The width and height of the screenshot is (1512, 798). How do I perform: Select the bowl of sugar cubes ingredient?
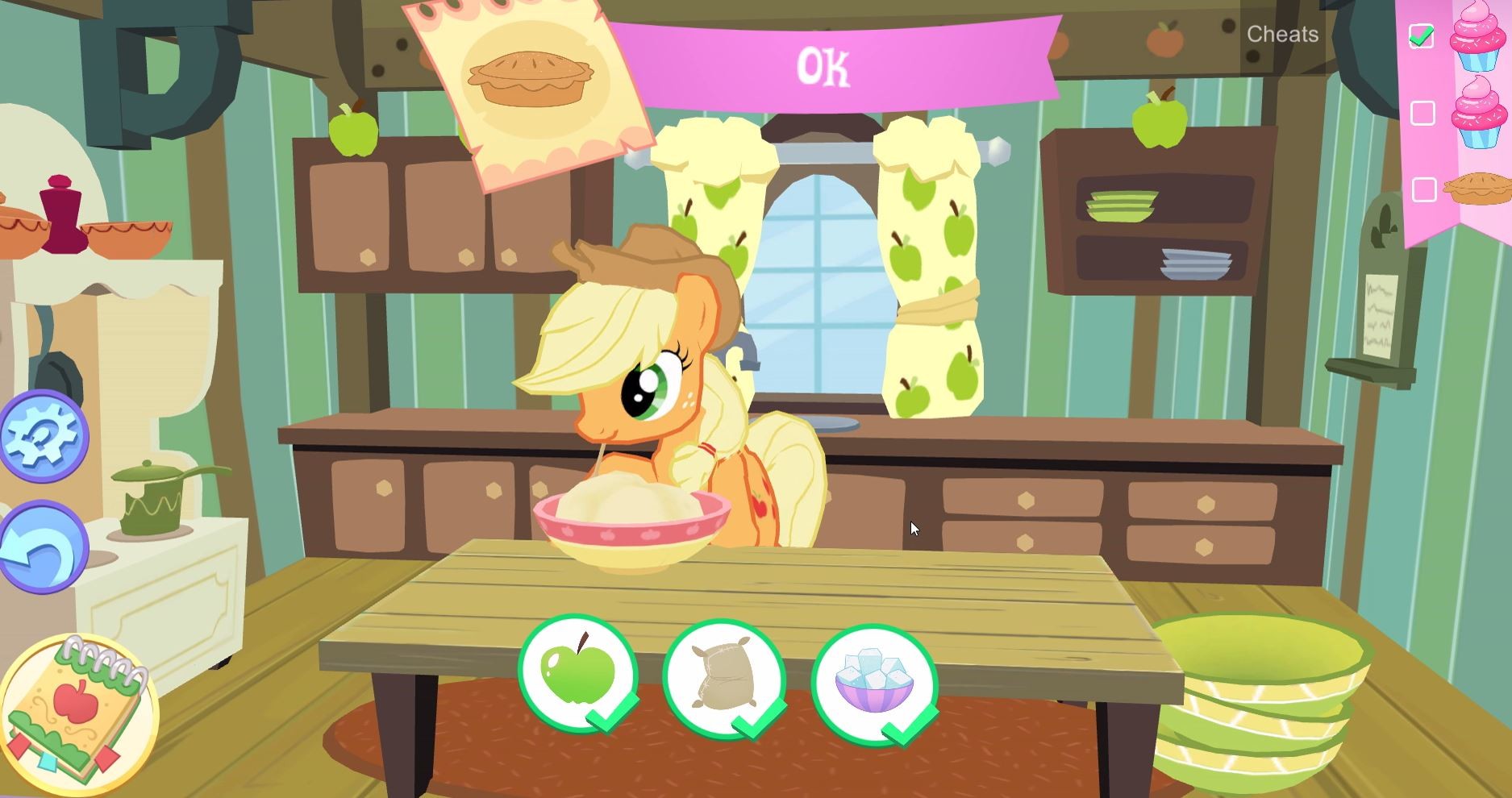tap(874, 683)
